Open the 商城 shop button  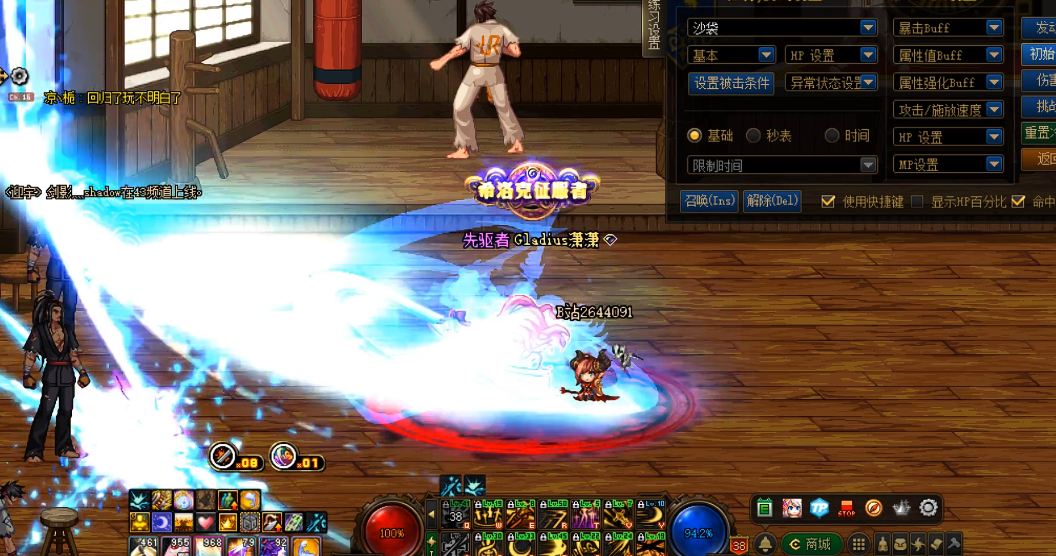(811, 544)
